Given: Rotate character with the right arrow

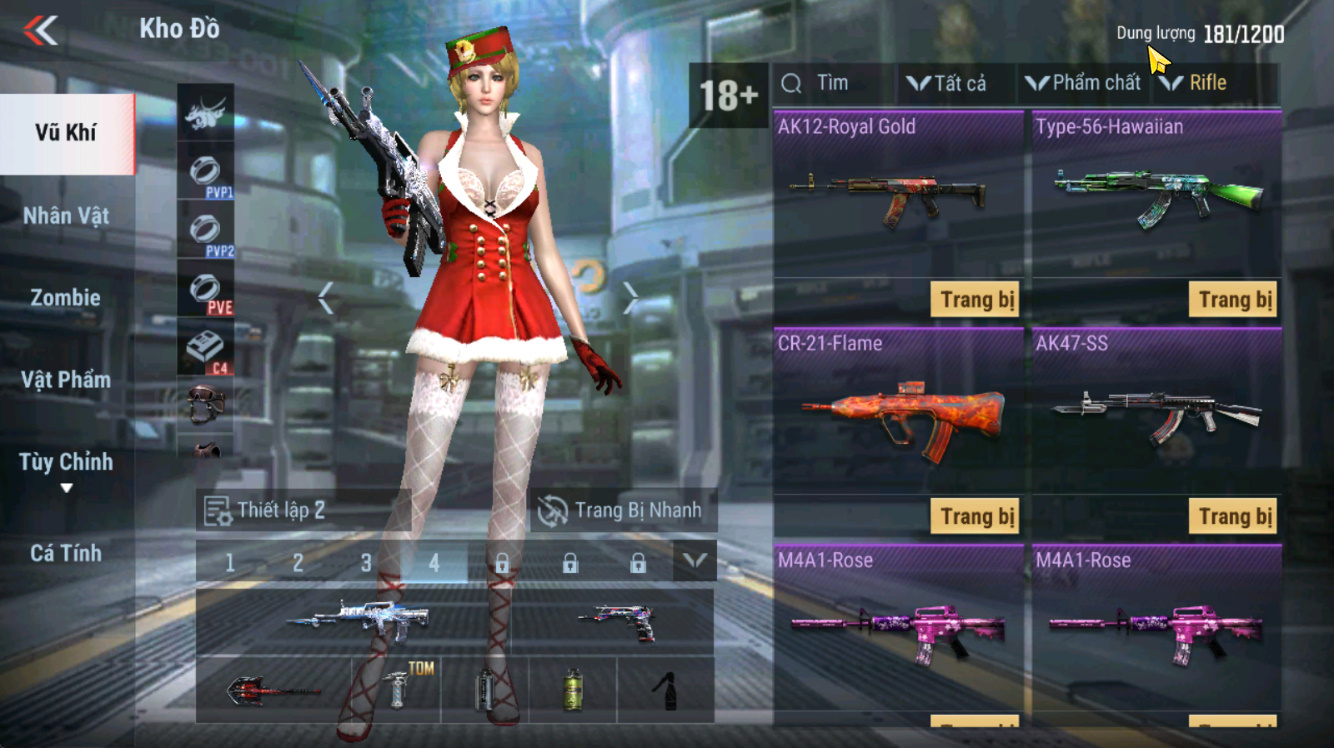Looking at the screenshot, I should [x=631, y=297].
